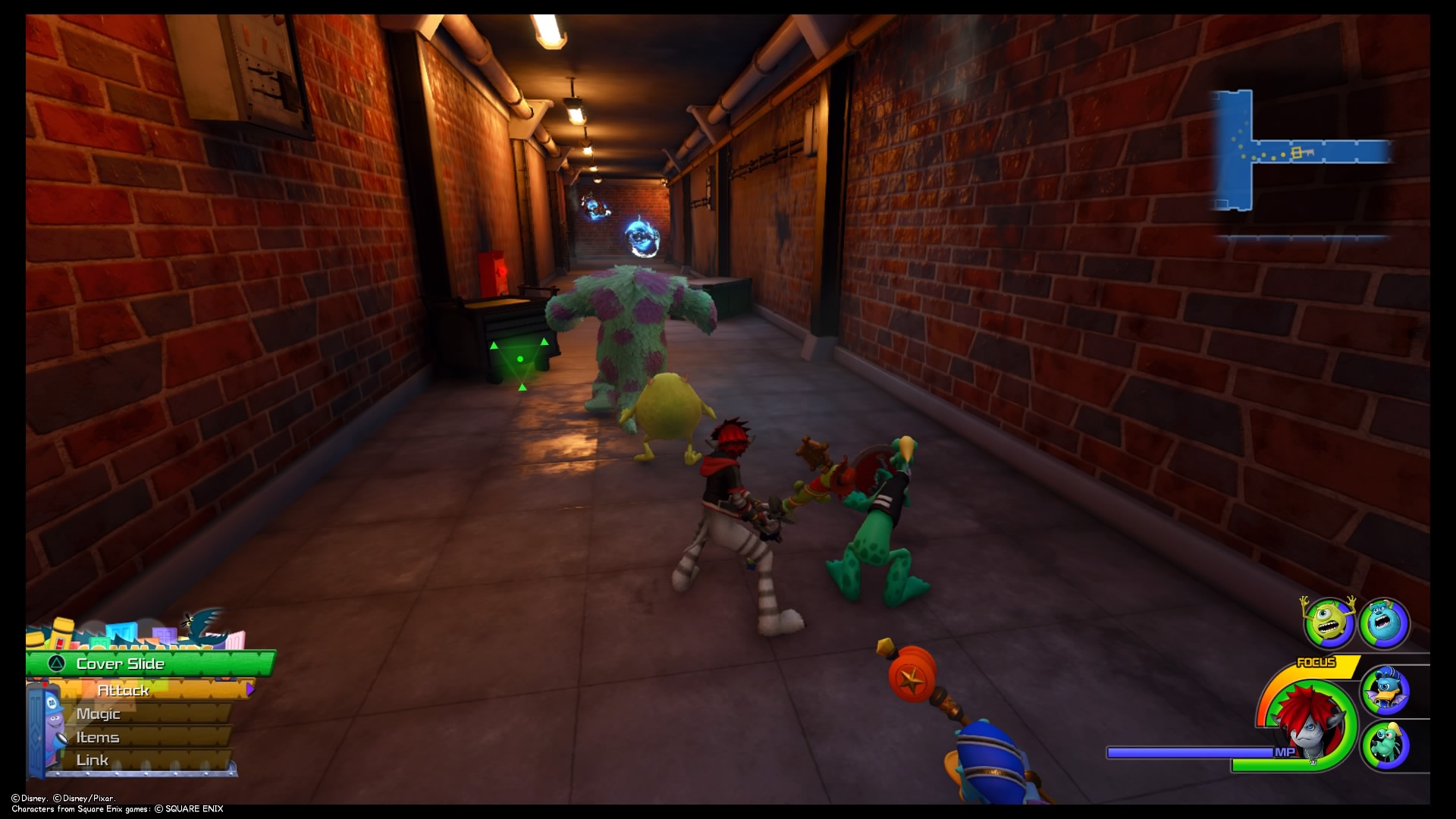Open the Items command submenu
Viewport: 1456px width, 819px height.
tap(97, 736)
